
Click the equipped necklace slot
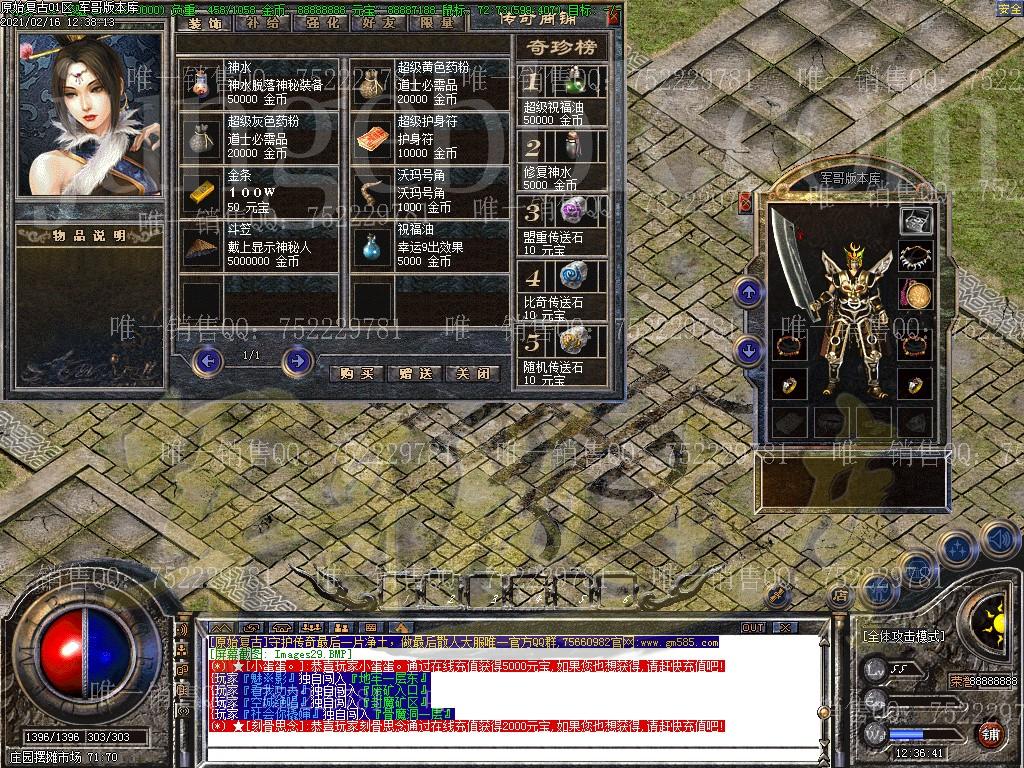point(915,258)
